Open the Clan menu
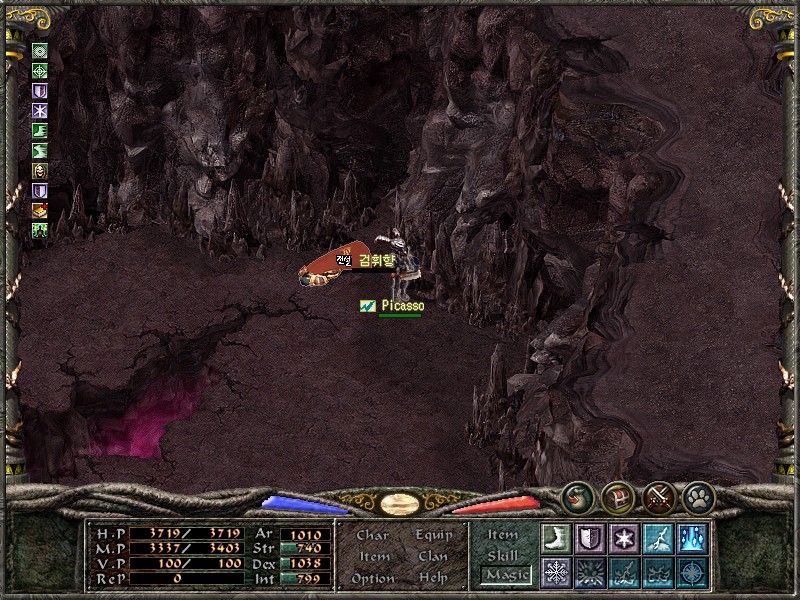800x600 pixels. [433, 557]
